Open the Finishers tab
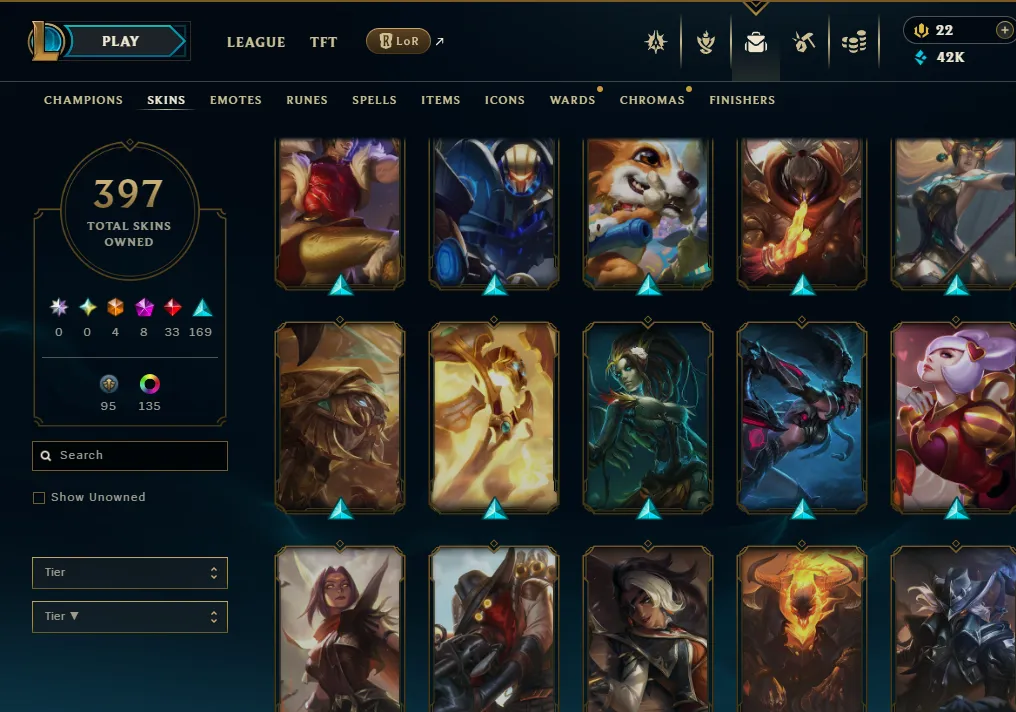Screen dimensions: 1016x712 (x=742, y=100)
